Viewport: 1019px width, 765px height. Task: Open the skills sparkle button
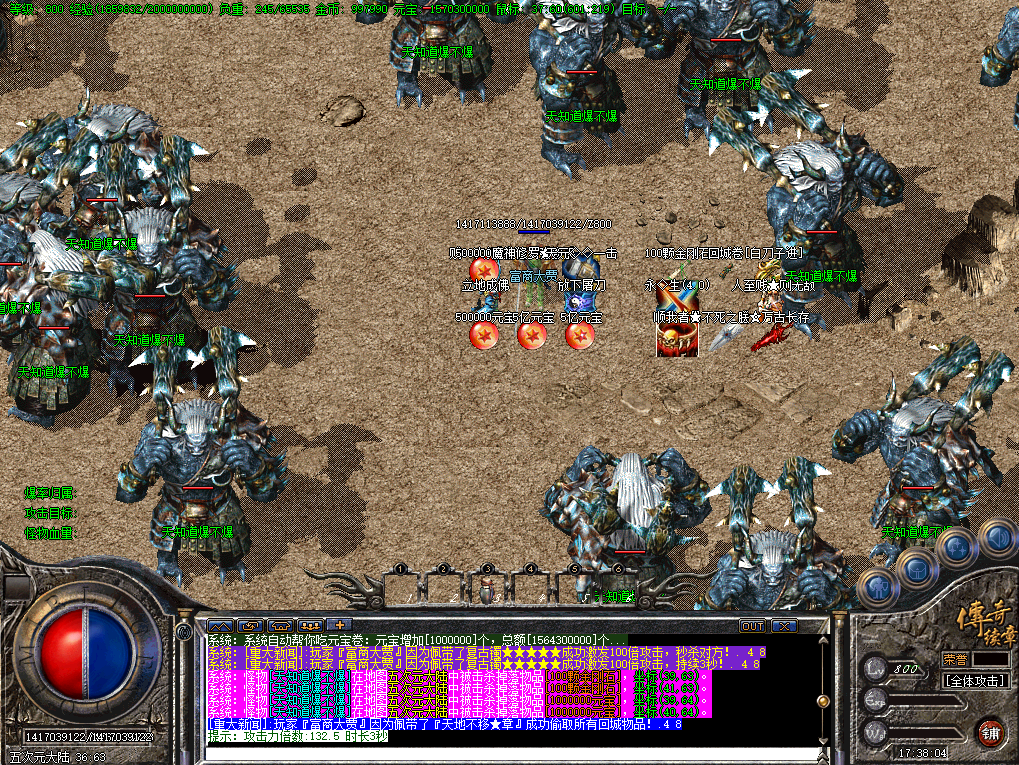pyautogui.click(x=957, y=547)
